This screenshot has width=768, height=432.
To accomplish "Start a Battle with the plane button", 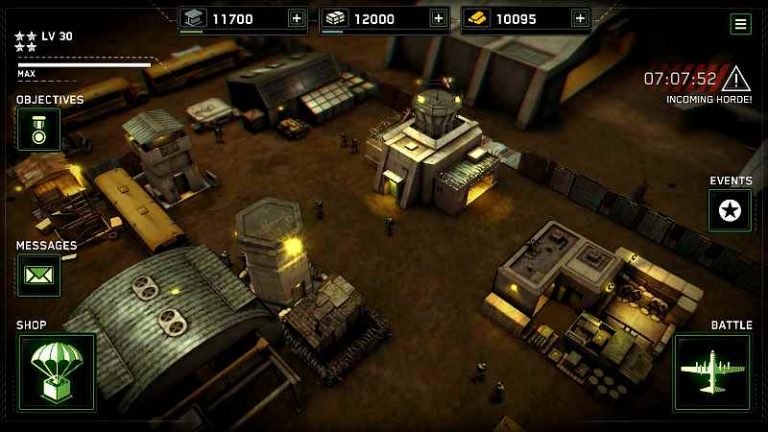I will 712,372.
